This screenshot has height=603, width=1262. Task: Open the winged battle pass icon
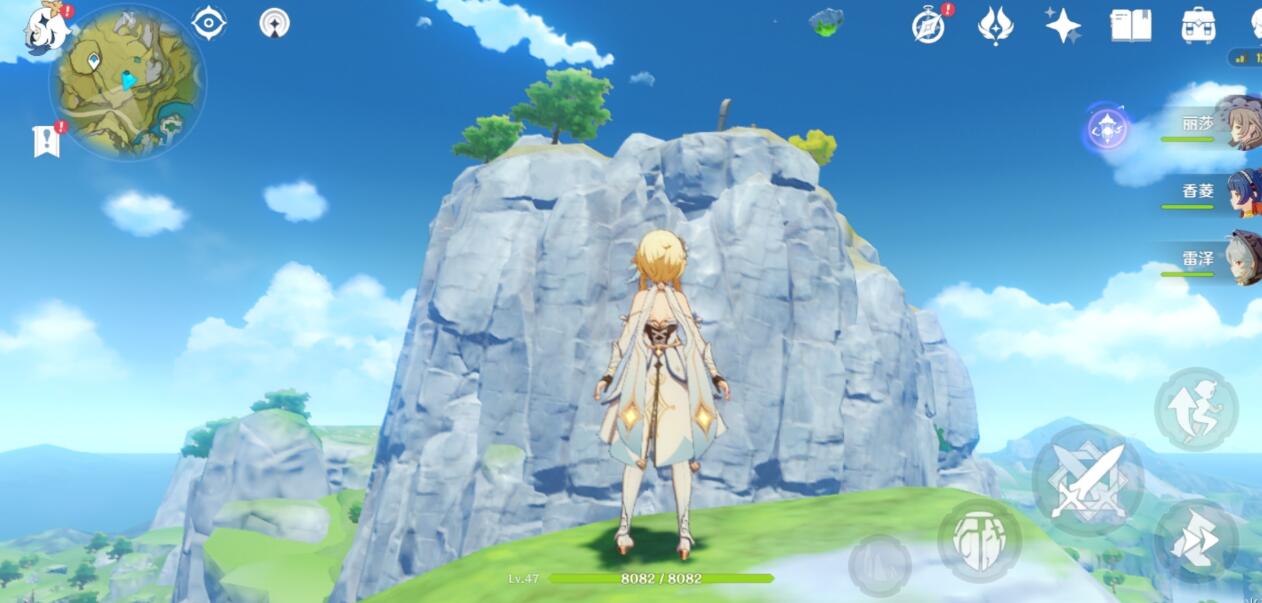click(995, 25)
